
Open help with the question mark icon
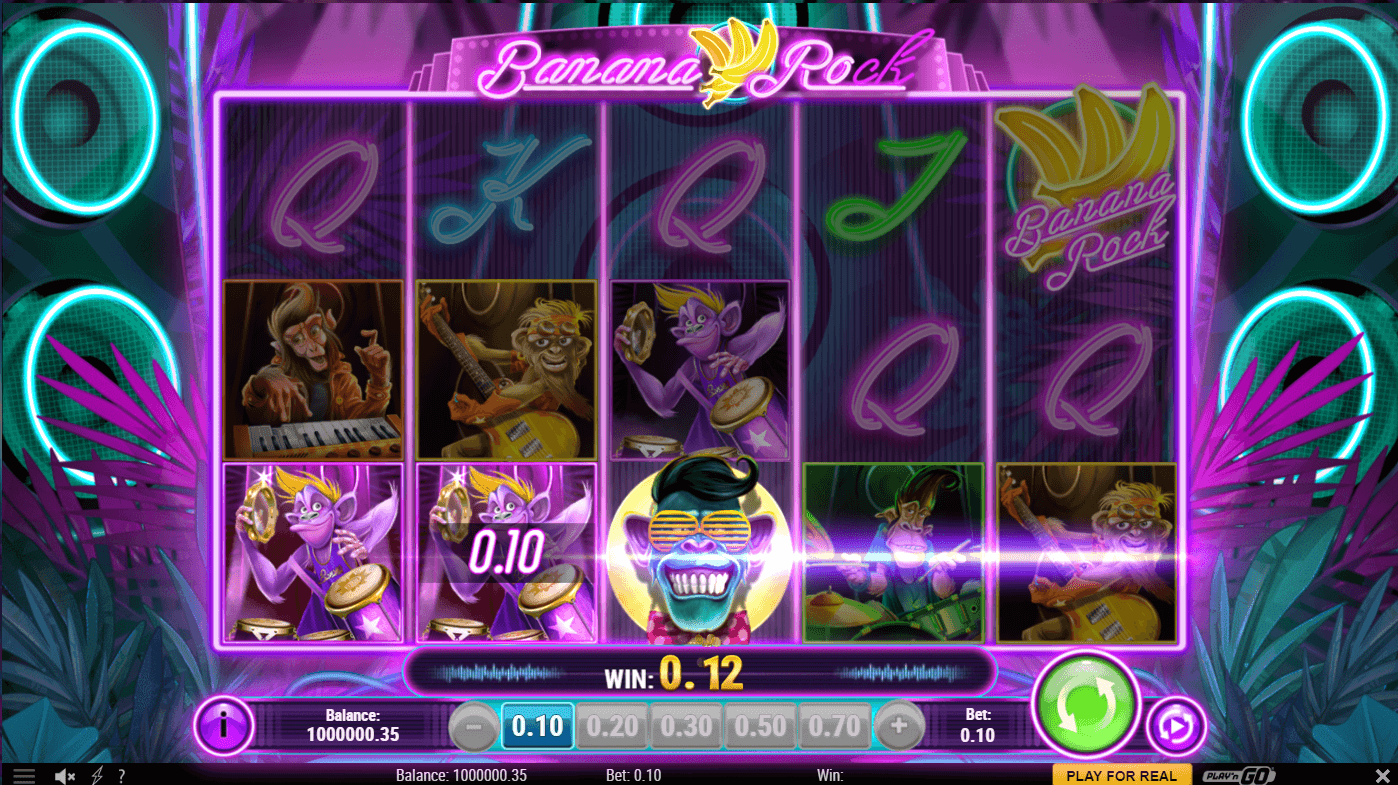pyautogui.click(x=121, y=776)
